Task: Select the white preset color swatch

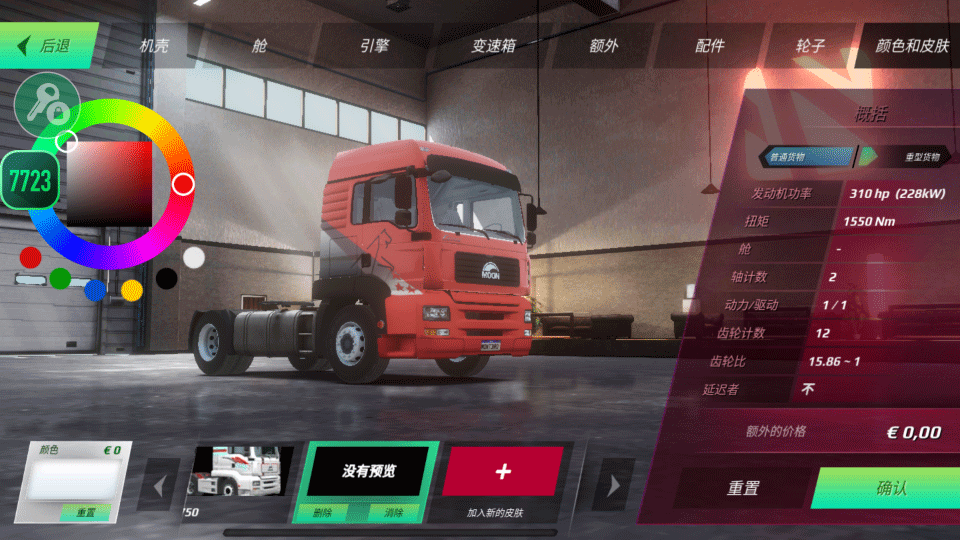Action: coord(194,257)
